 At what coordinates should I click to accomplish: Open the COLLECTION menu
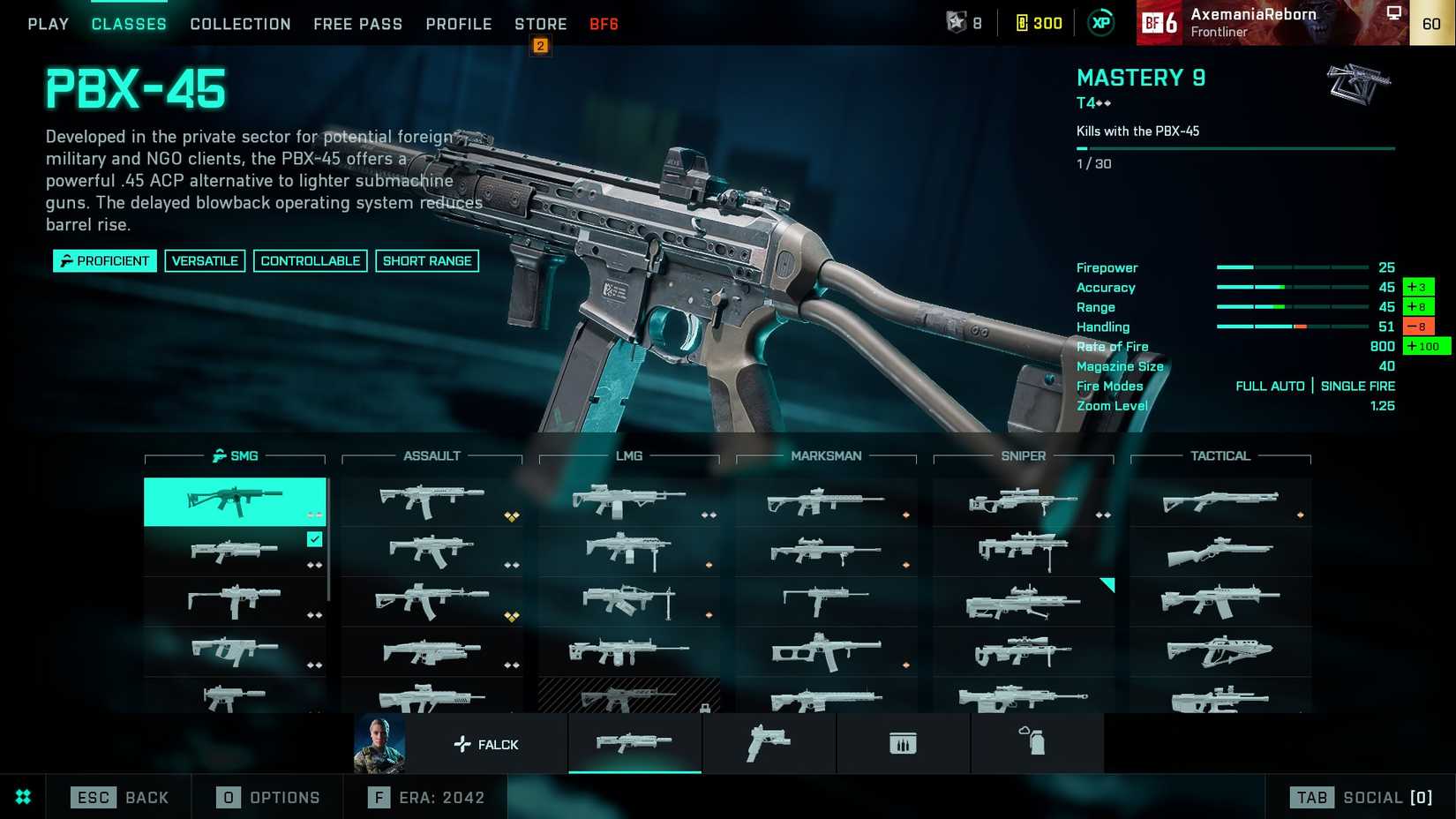coord(239,24)
